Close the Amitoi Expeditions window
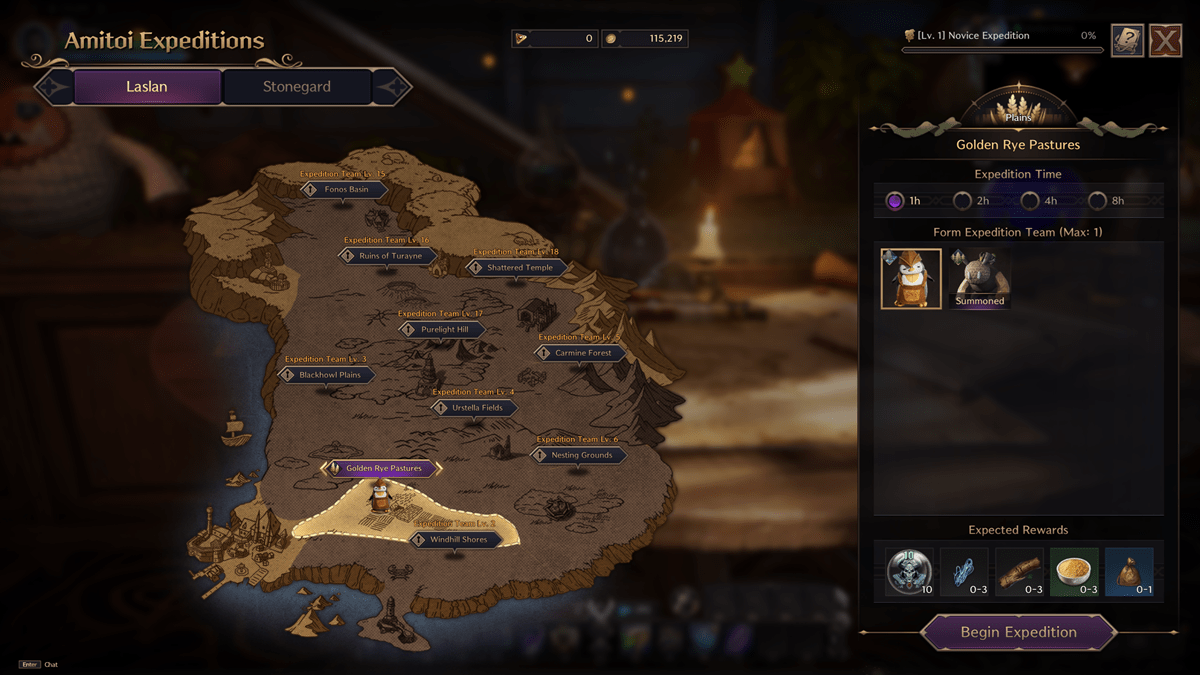 pyautogui.click(x=1165, y=41)
